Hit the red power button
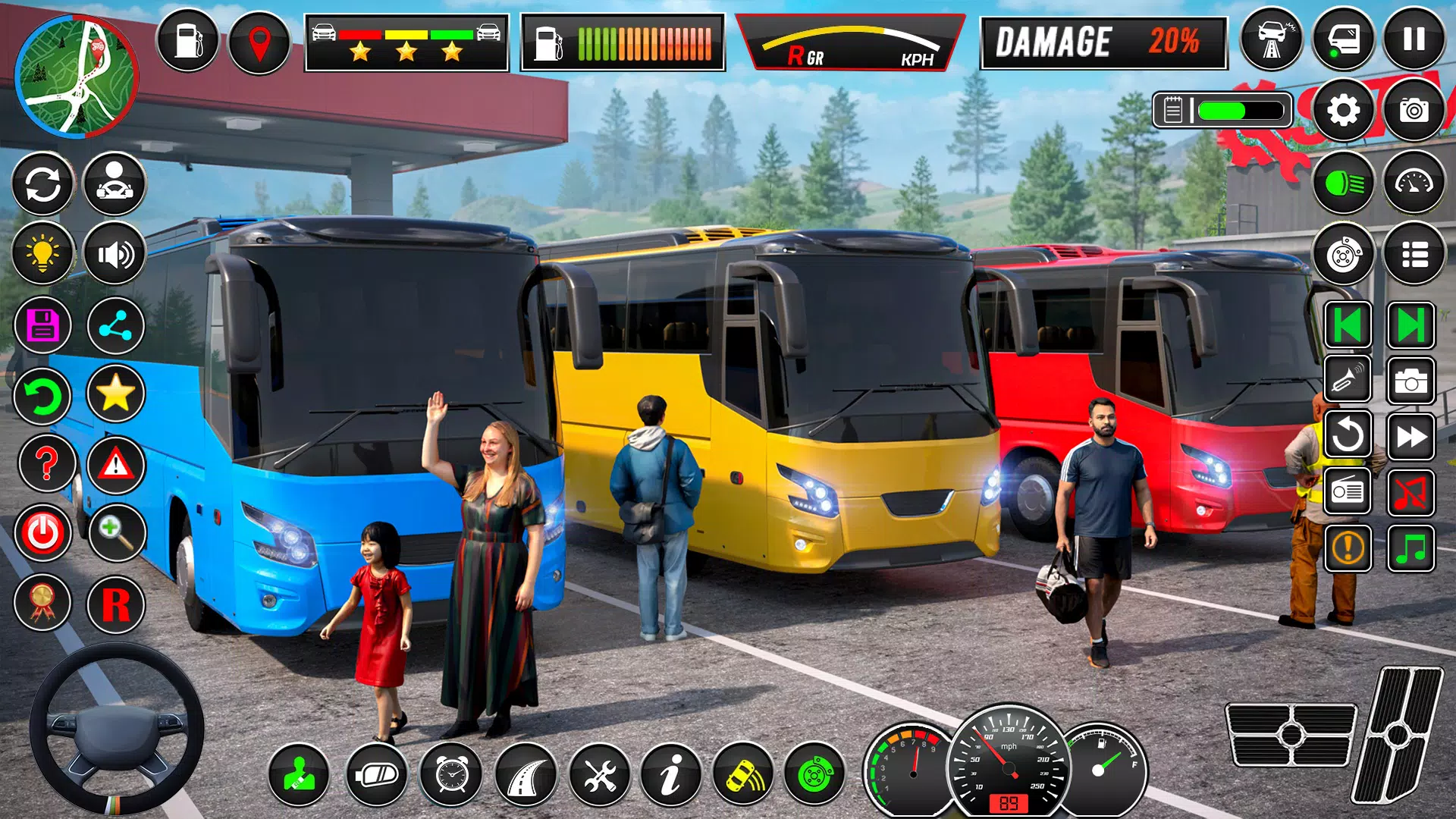The height and width of the screenshot is (819, 1456). [42, 533]
